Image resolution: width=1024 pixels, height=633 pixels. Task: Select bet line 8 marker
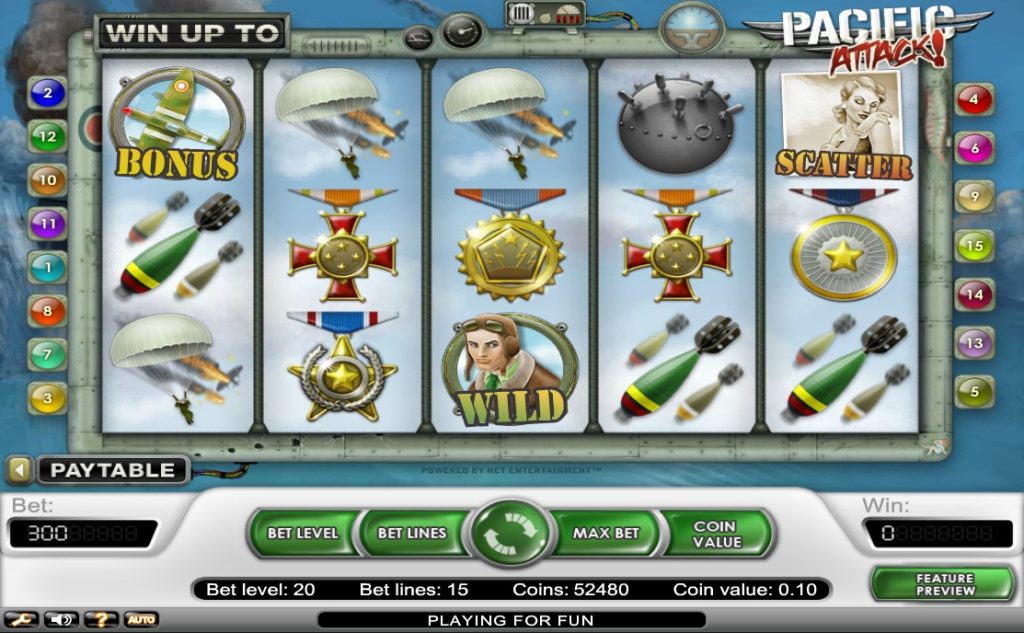point(47,311)
